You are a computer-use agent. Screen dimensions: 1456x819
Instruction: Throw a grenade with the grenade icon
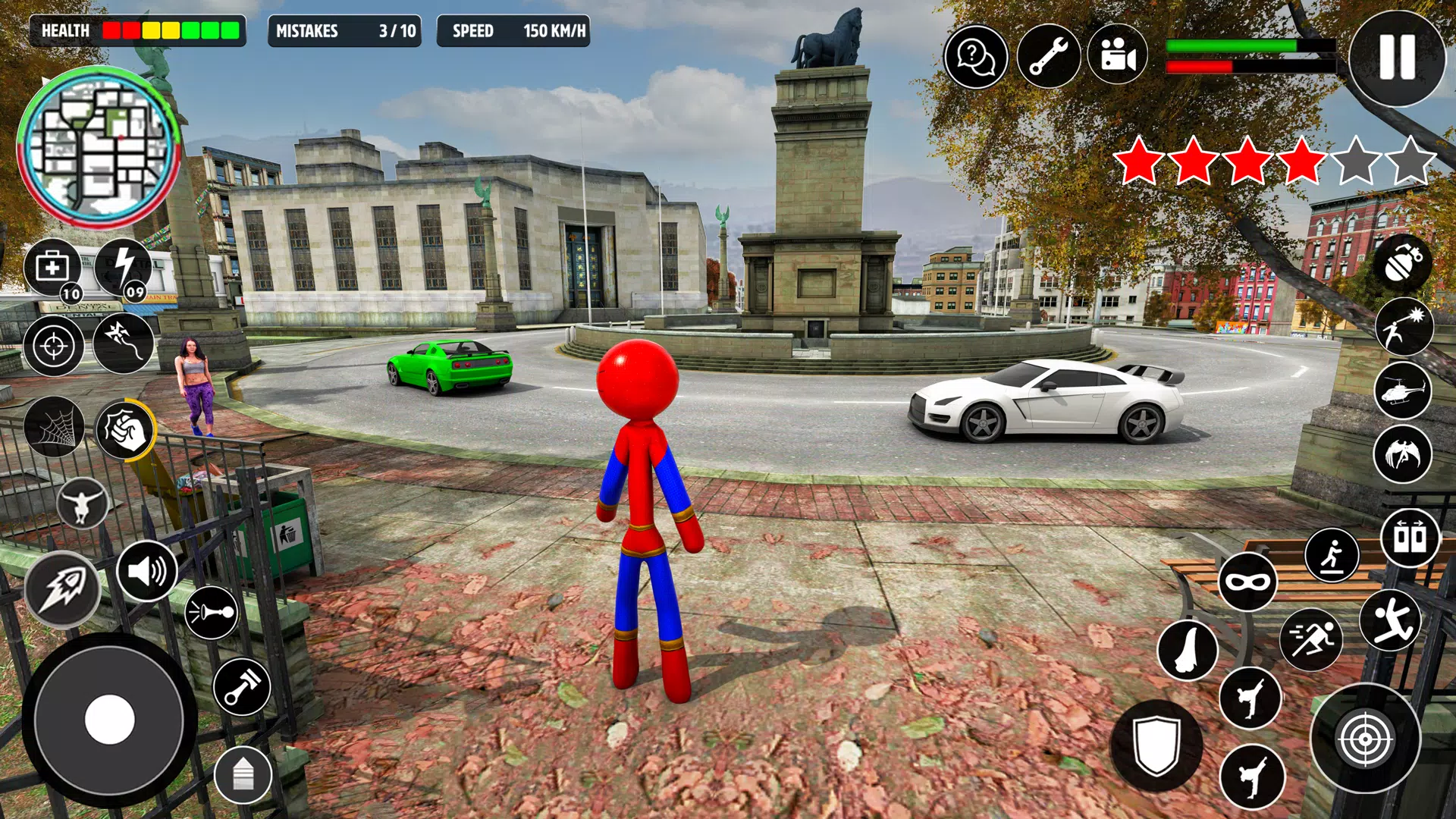[x=1403, y=263]
